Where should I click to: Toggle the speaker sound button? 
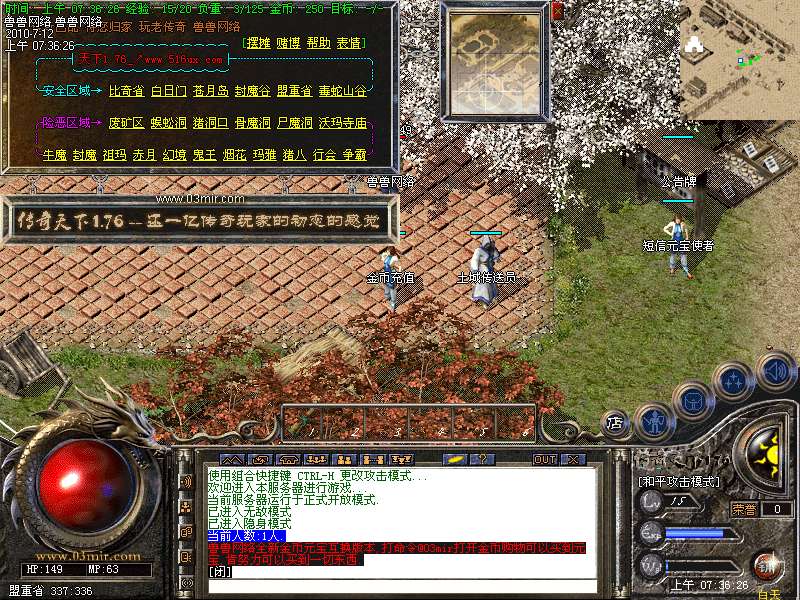(775, 371)
